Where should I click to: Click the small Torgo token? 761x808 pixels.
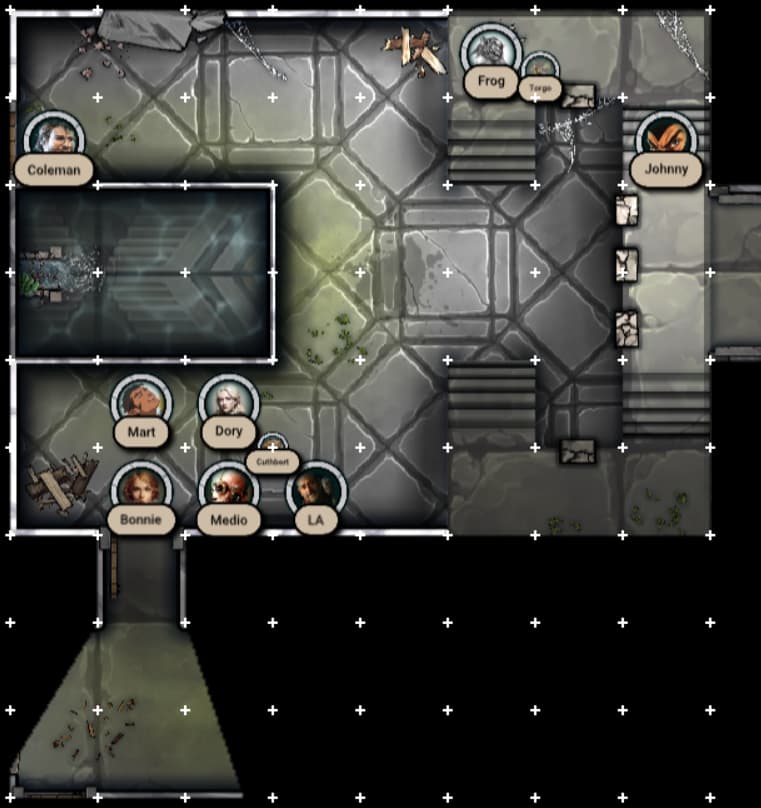click(x=540, y=71)
